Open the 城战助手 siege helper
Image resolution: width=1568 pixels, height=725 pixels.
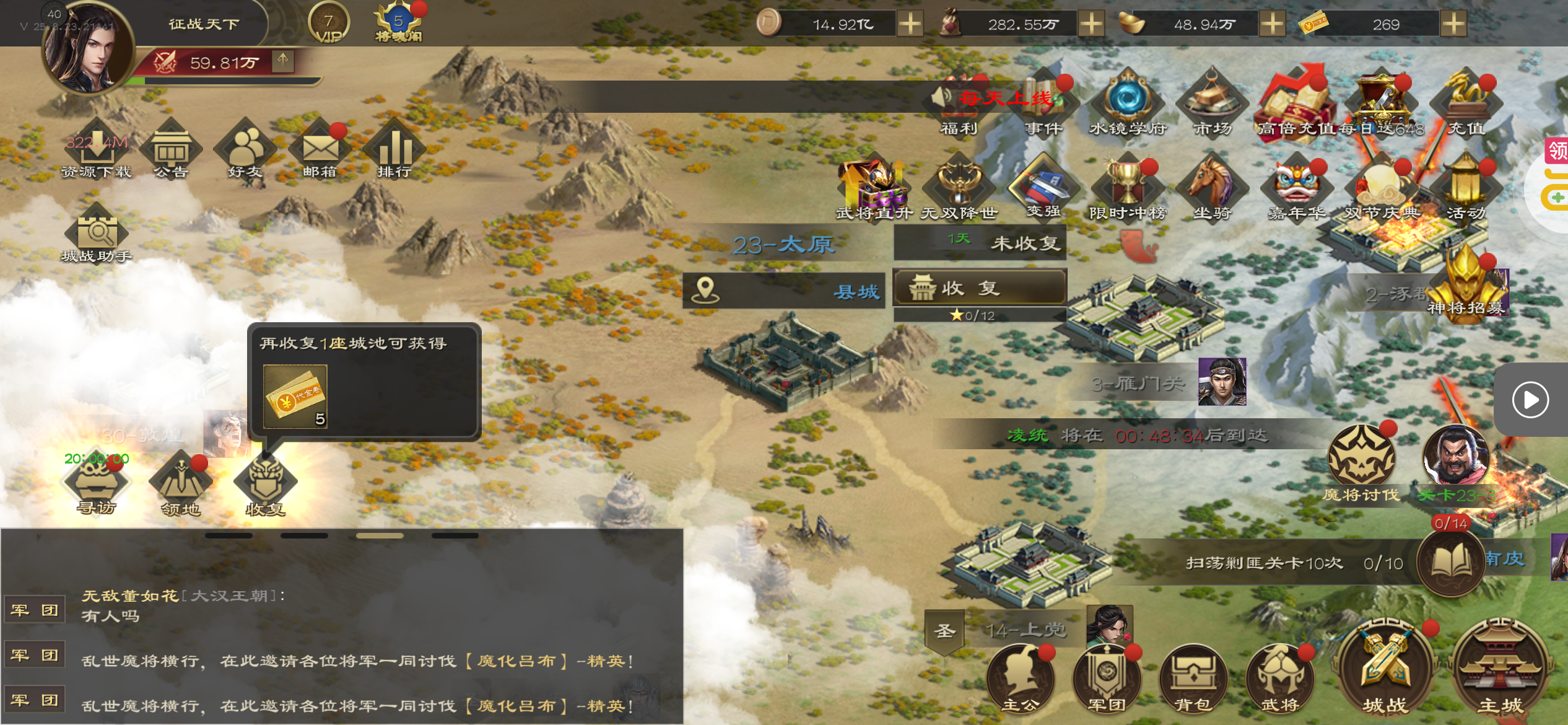click(x=97, y=235)
